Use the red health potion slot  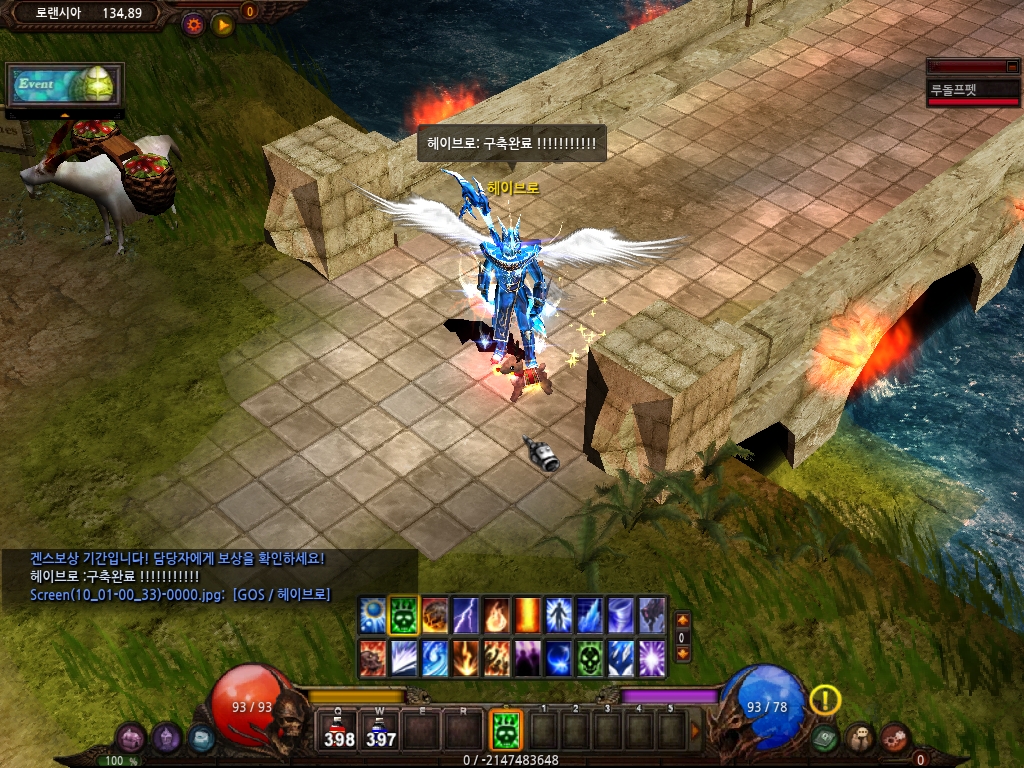pyautogui.click(x=340, y=731)
